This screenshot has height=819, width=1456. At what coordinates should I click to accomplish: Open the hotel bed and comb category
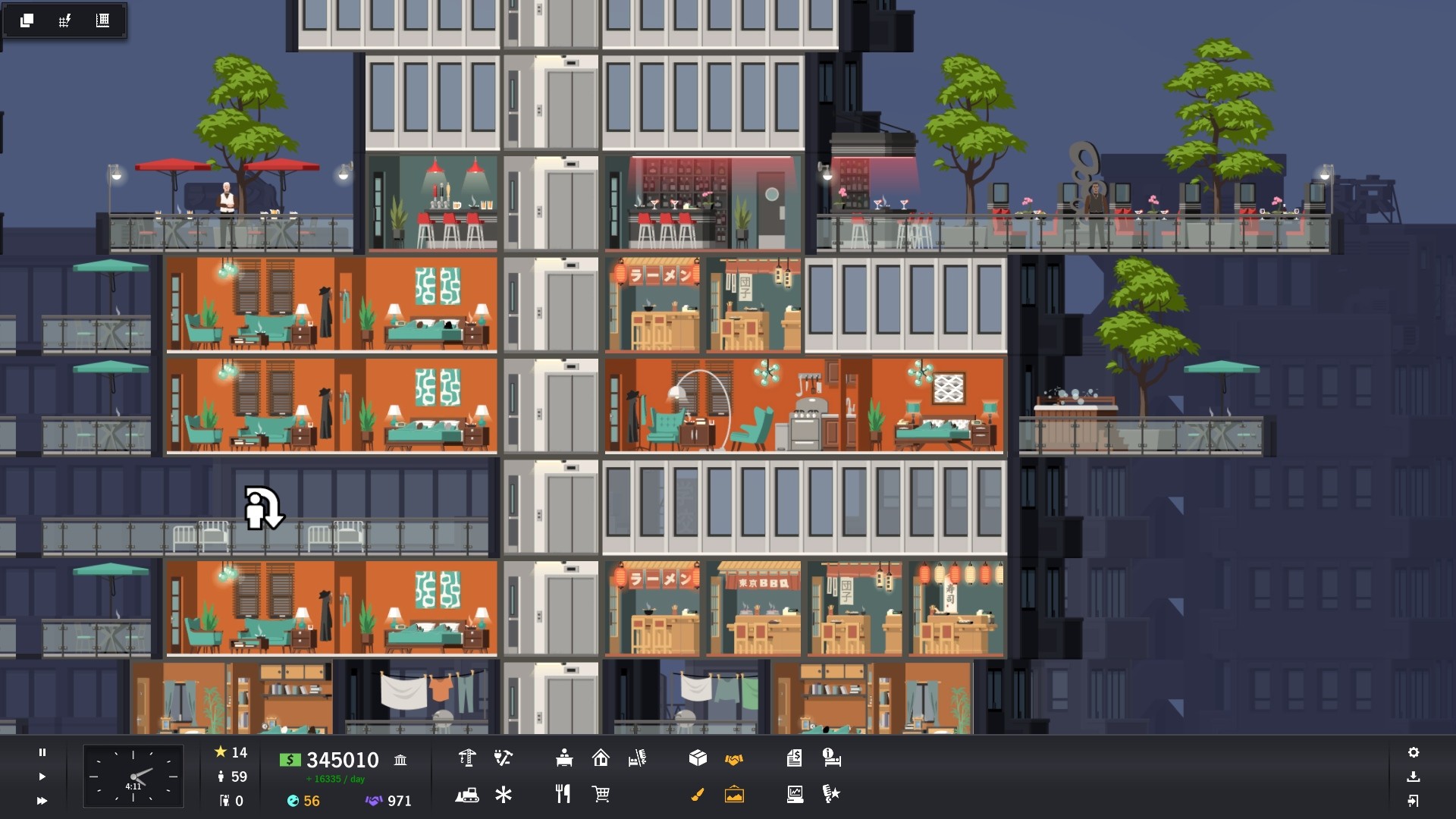[637, 758]
